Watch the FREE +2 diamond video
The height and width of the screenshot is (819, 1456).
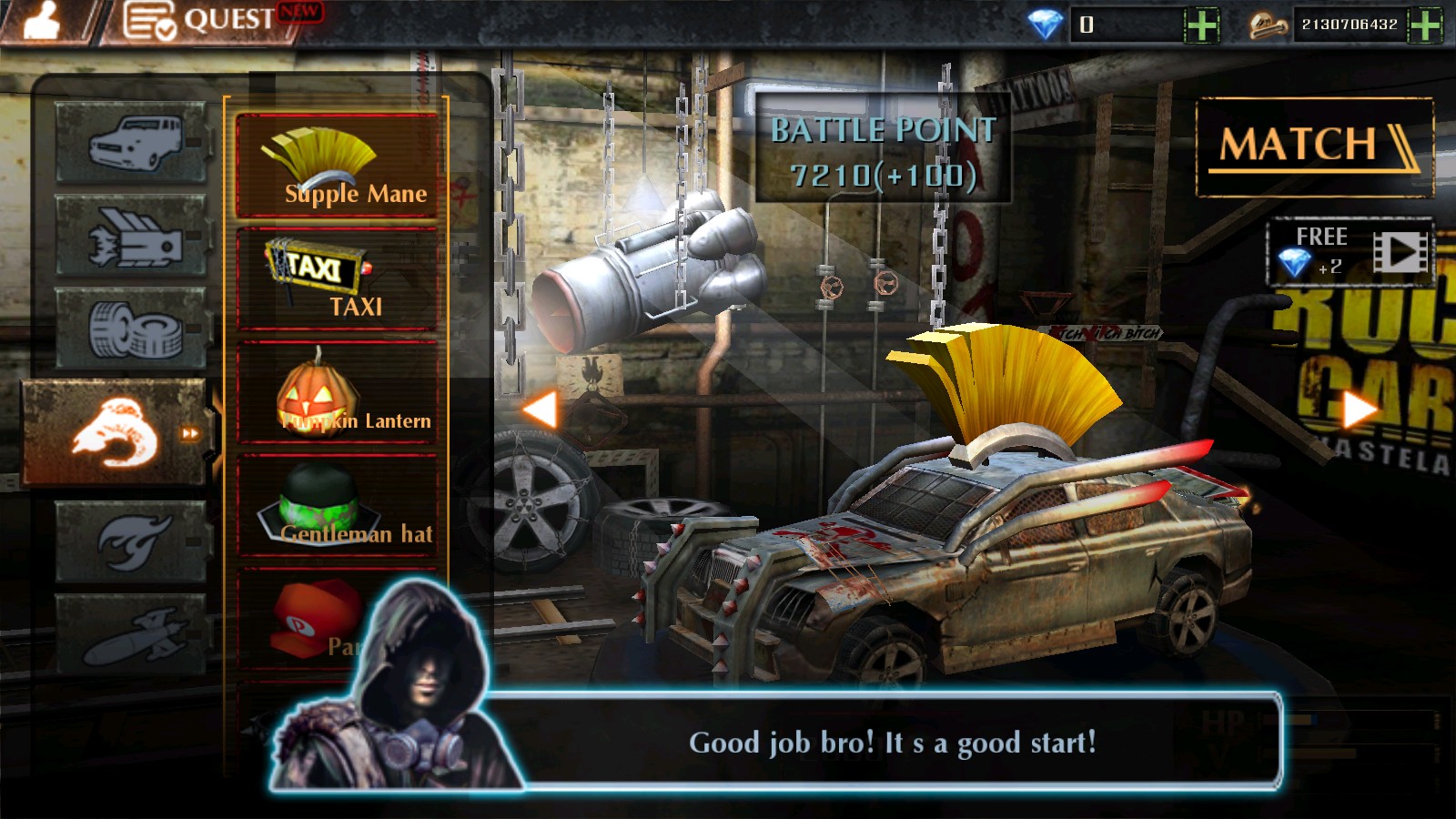pos(1350,252)
